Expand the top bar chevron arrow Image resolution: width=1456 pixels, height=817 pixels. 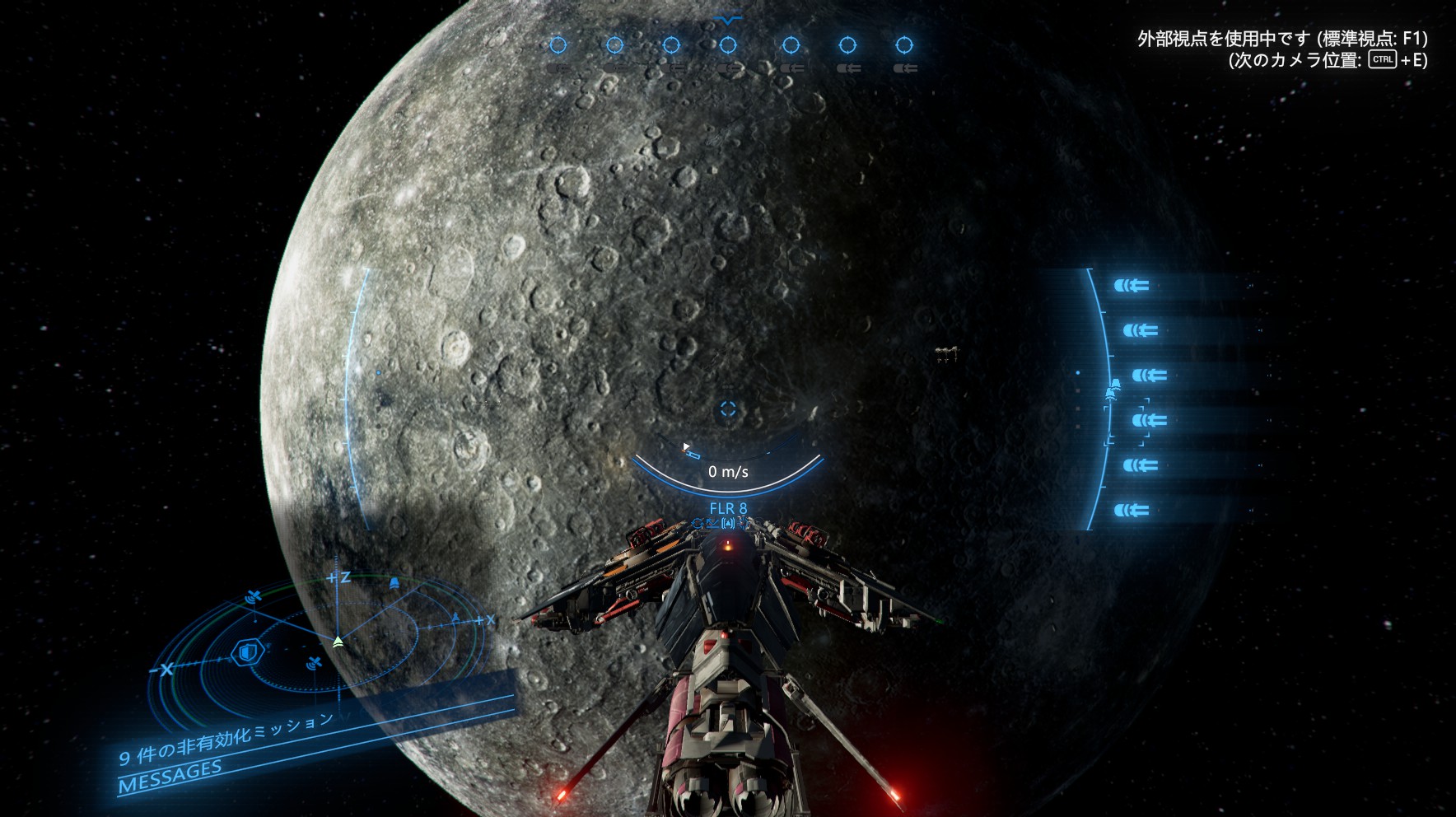pyautogui.click(x=728, y=19)
